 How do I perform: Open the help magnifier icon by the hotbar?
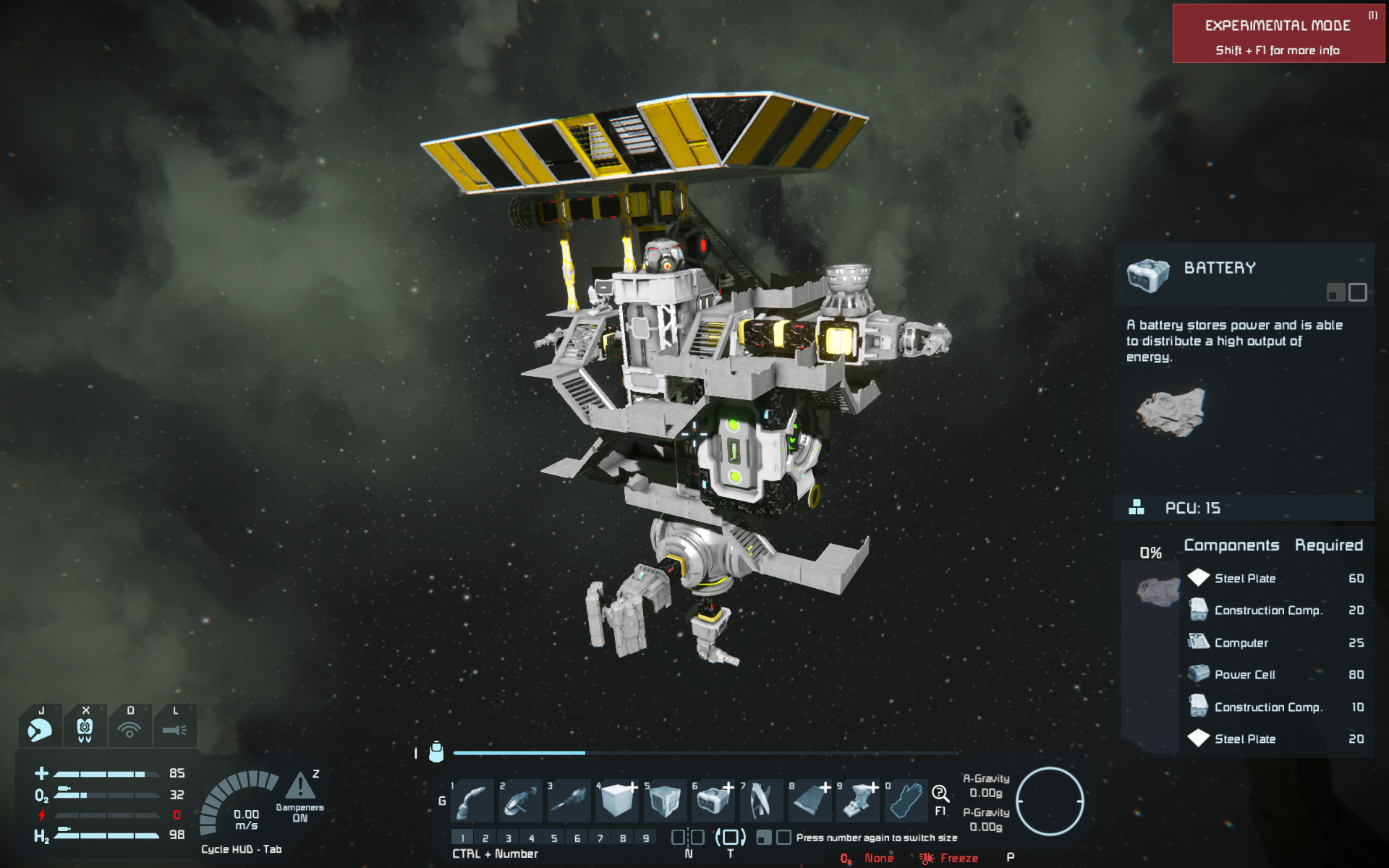pyautogui.click(x=940, y=793)
